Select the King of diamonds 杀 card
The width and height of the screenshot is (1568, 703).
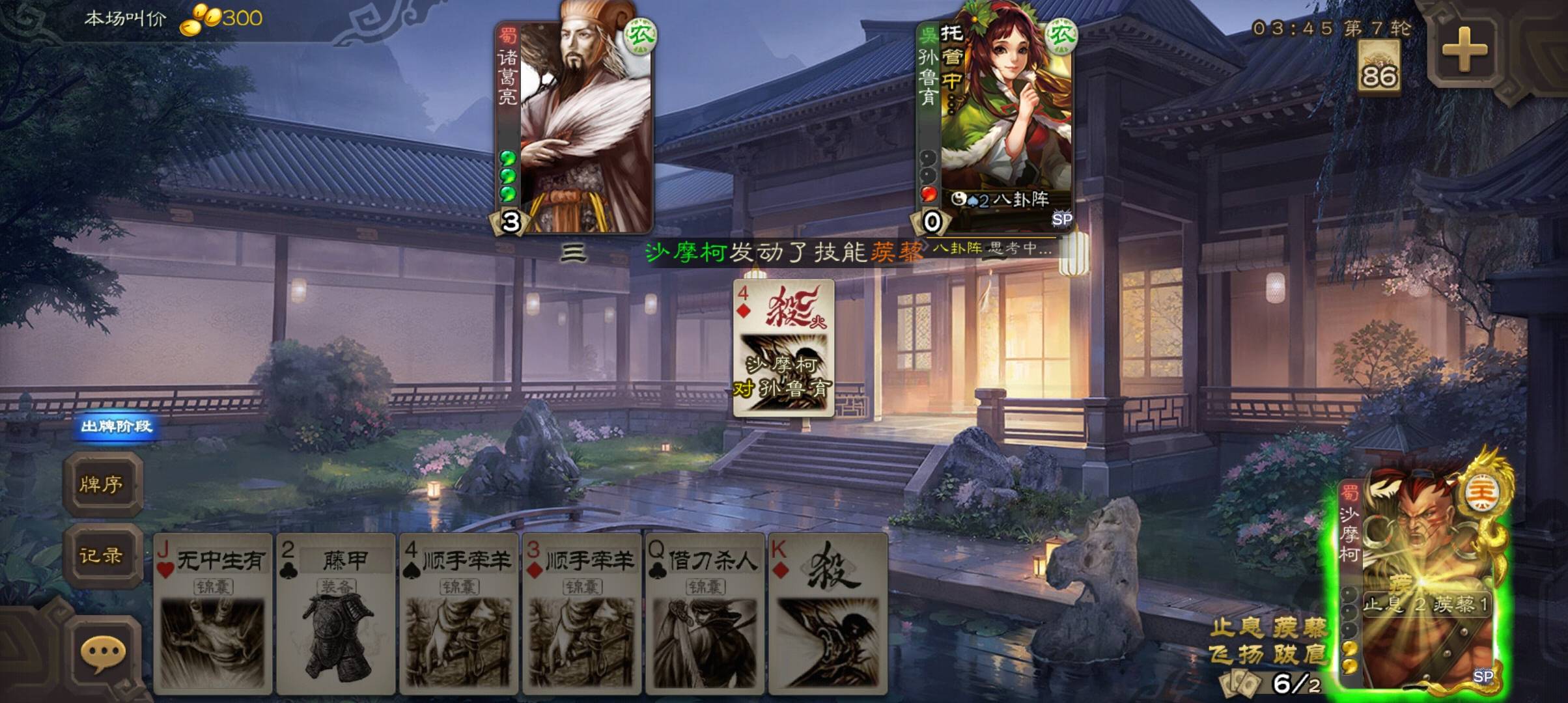828,612
